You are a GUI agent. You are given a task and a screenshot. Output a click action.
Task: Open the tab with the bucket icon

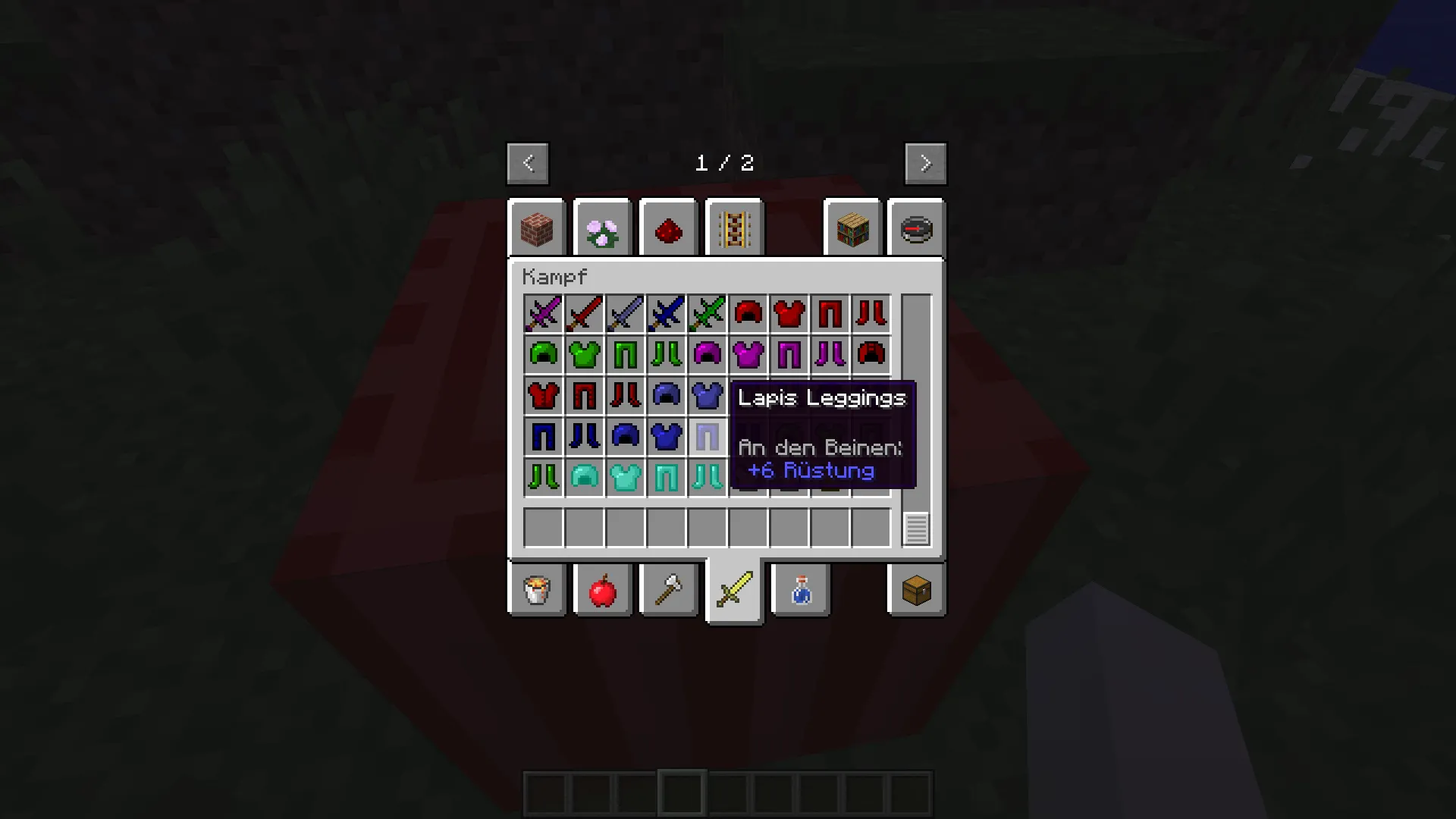coord(537,591)
